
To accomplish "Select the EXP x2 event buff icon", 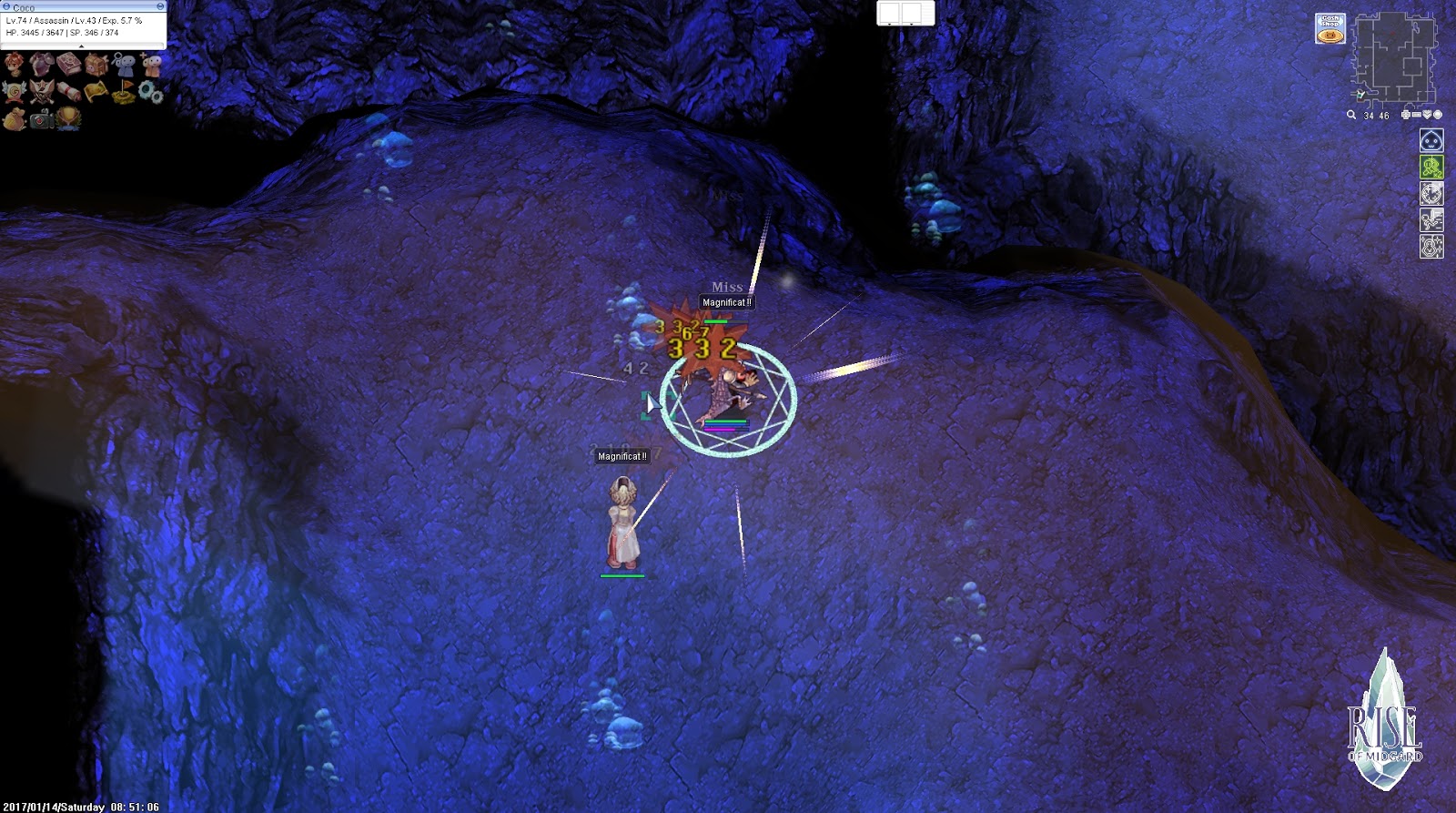I will coord(1432,168).
